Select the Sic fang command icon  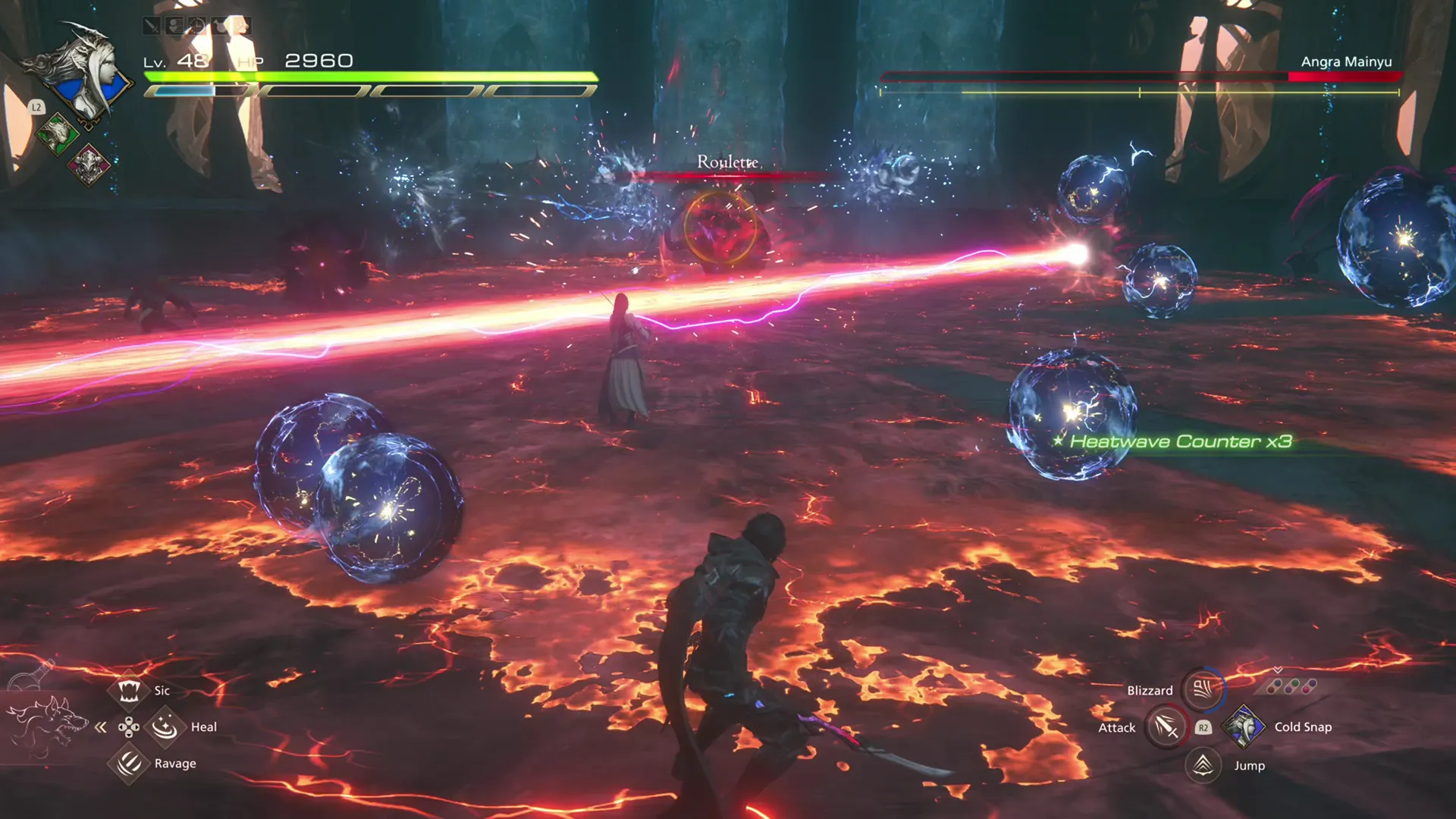(x=129, y=692)
